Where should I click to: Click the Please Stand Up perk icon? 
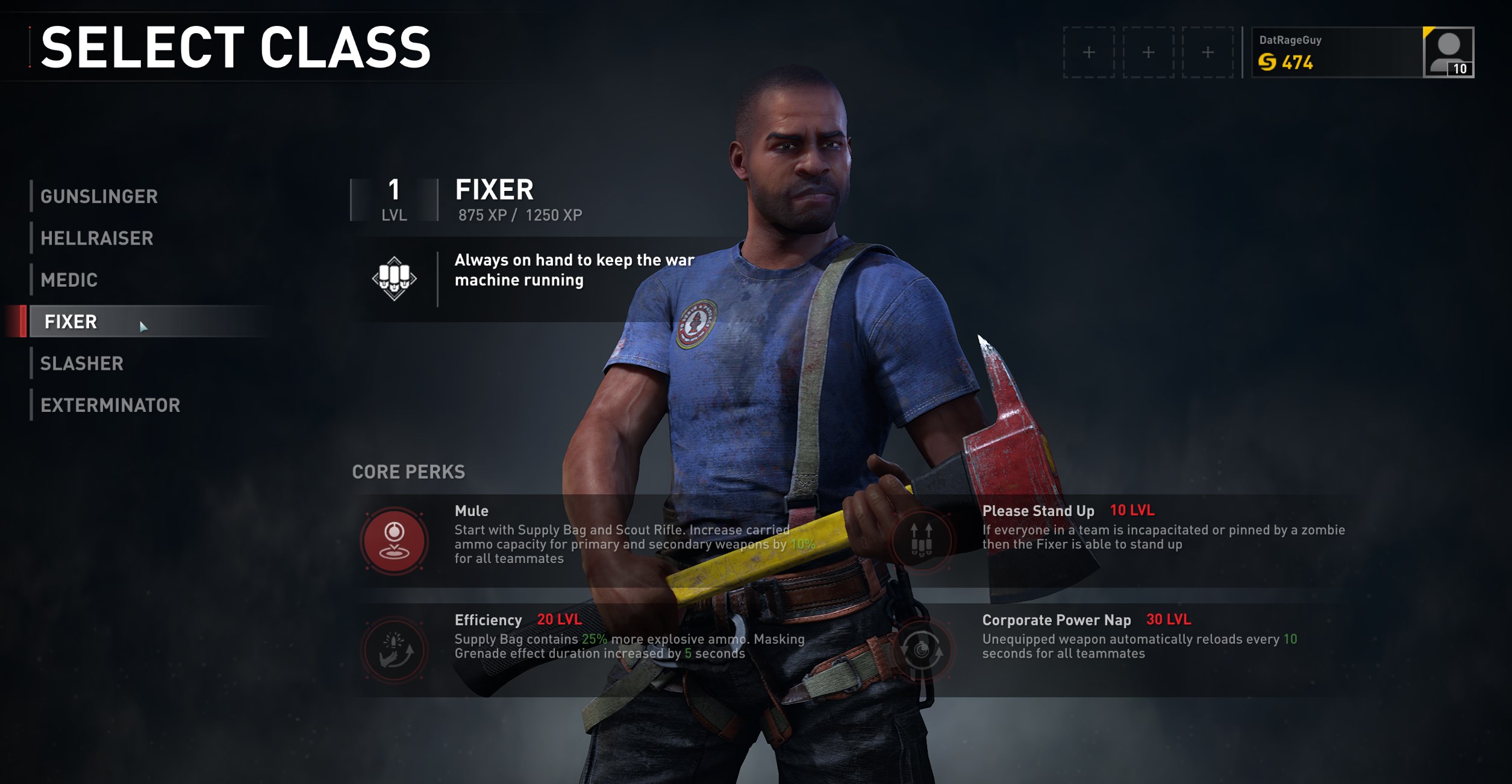(921, 540)
